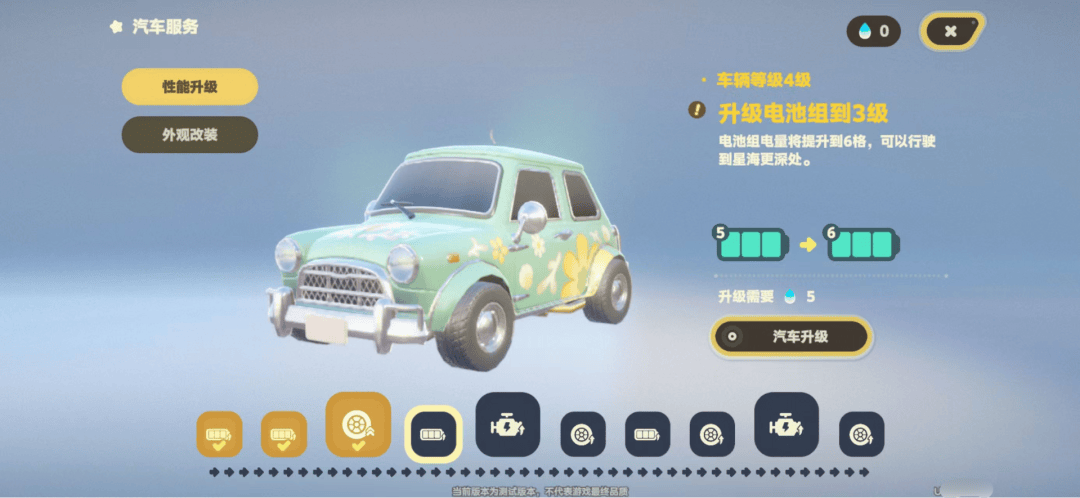Close the car service screen
The width and height of the screenshot is (1080, 498).
tap(951, 31)
